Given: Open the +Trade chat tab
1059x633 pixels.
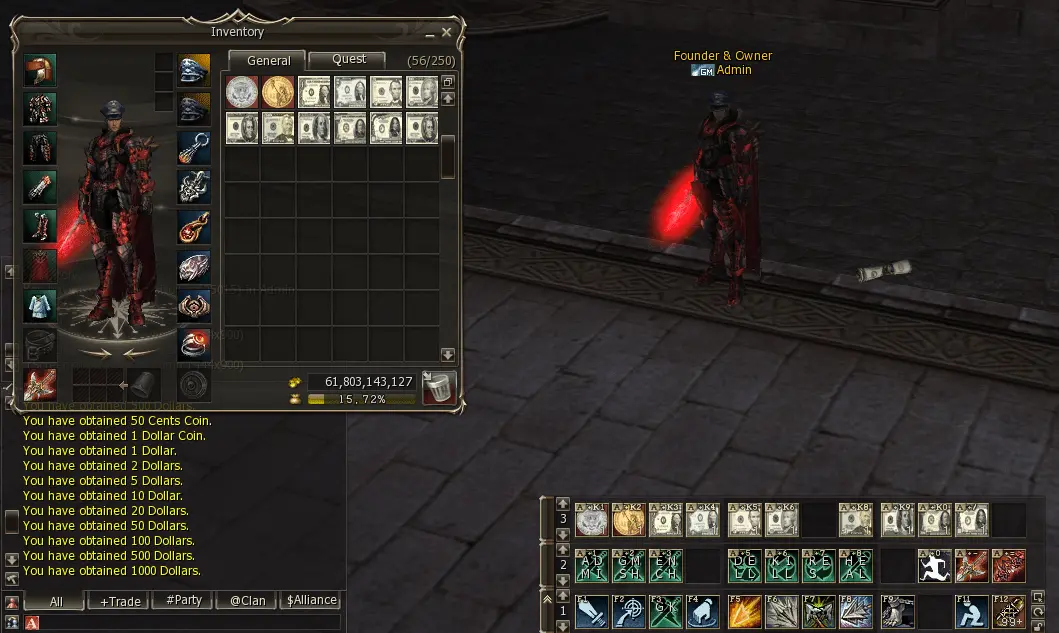Looking at the screenshot, I should pos(118,601).
